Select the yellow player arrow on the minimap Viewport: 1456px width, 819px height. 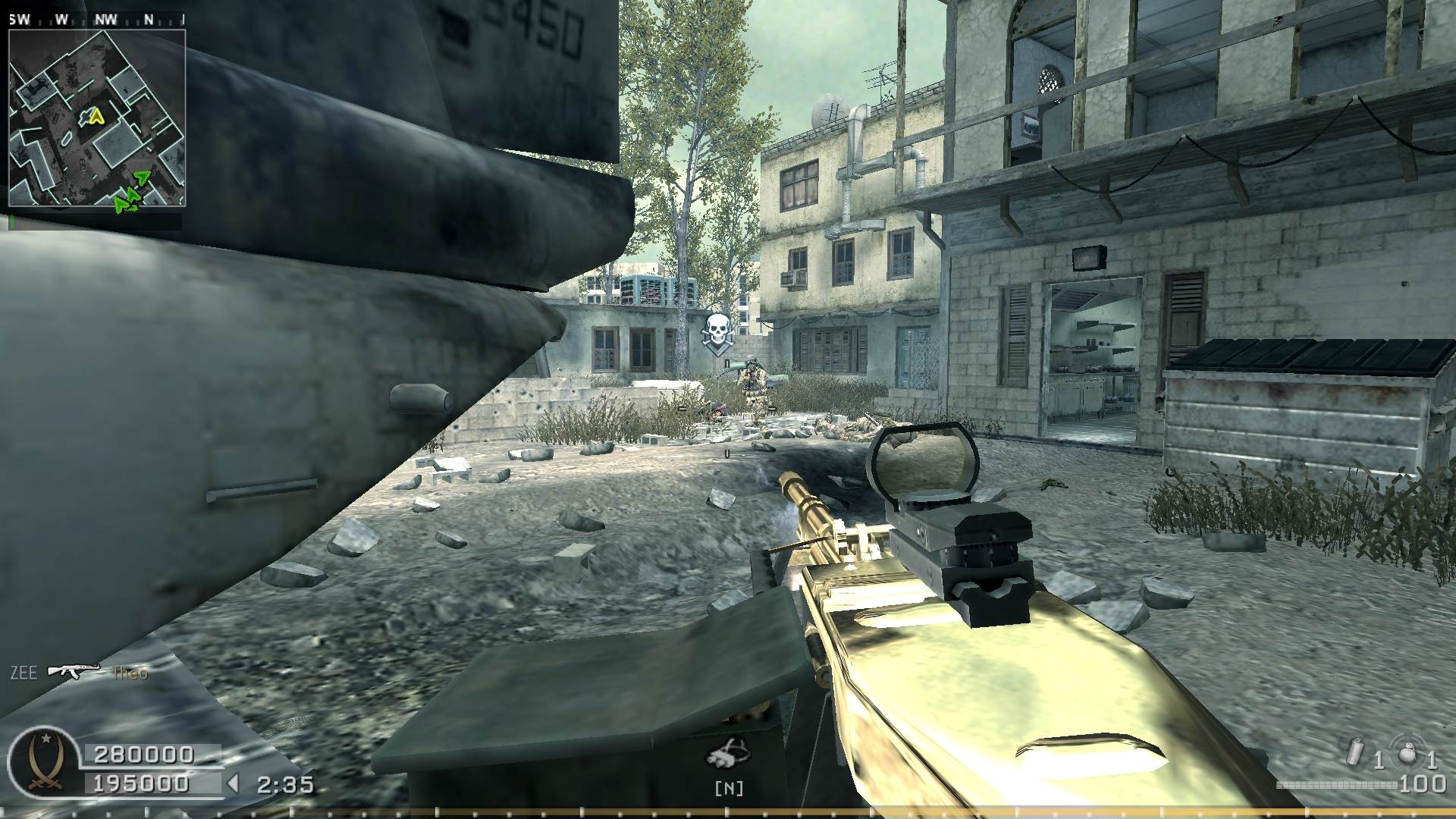[x=95, y=116]
